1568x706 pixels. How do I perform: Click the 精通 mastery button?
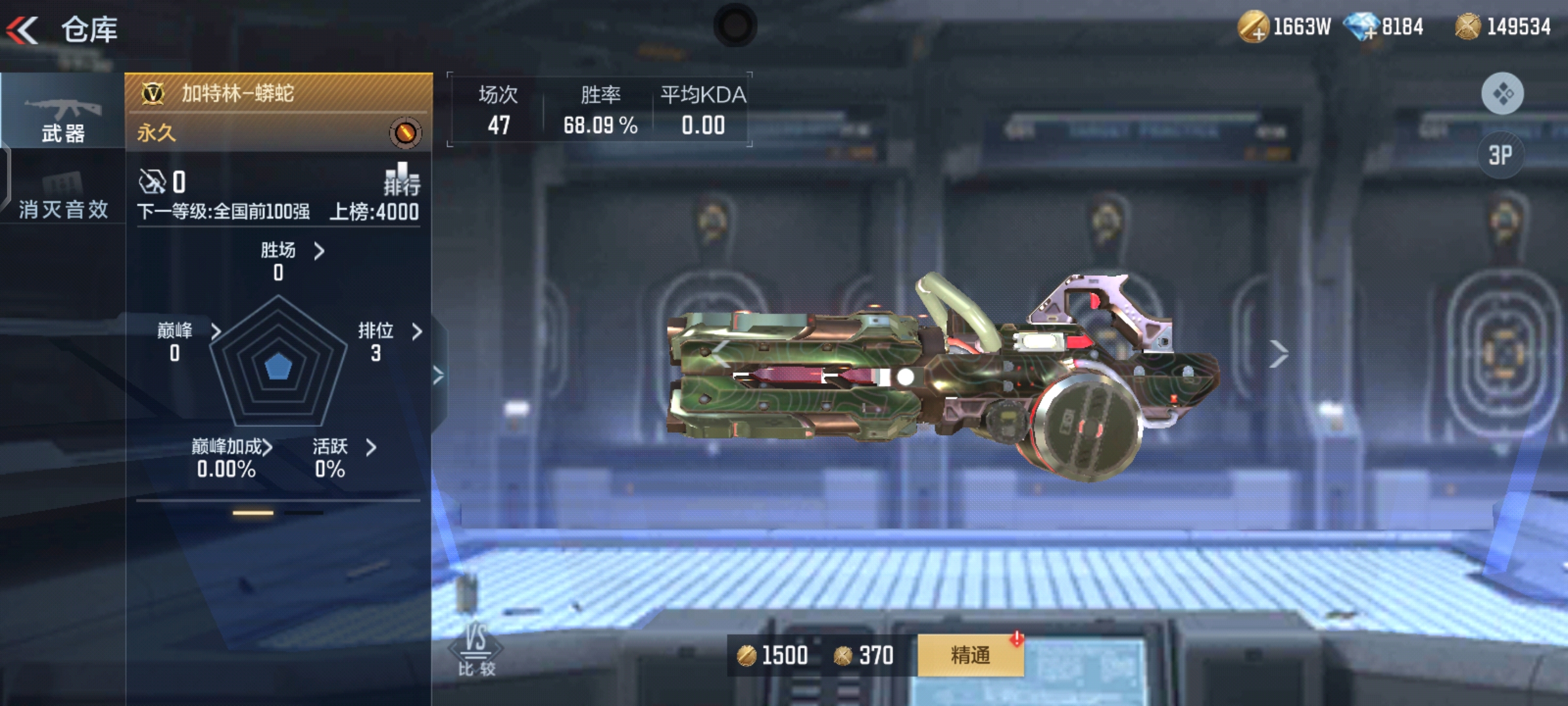[970, 655]
